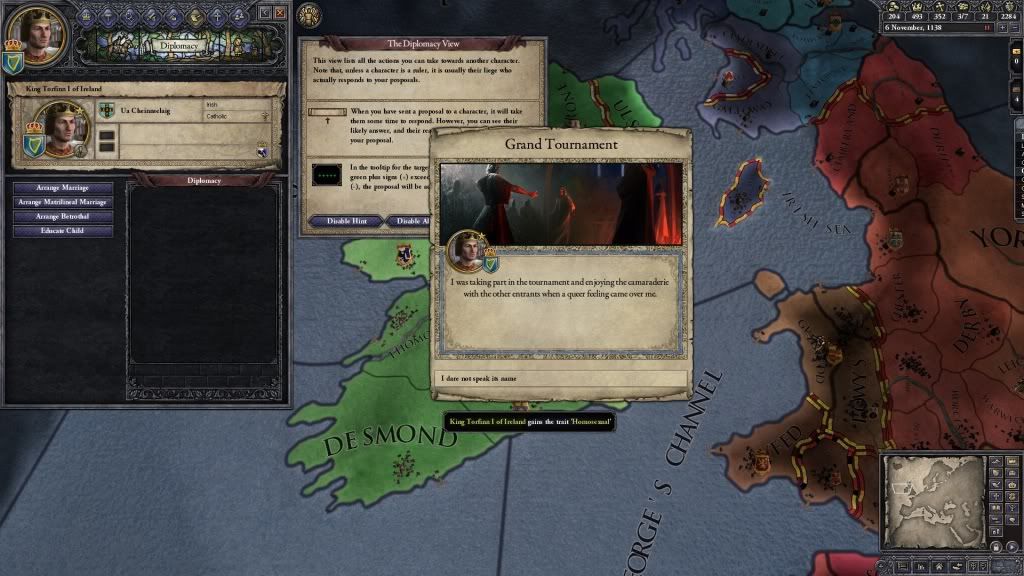Screen dimensions: 1024x576
Task: Click the Disable Hint button
Action: tap(342, 221)
